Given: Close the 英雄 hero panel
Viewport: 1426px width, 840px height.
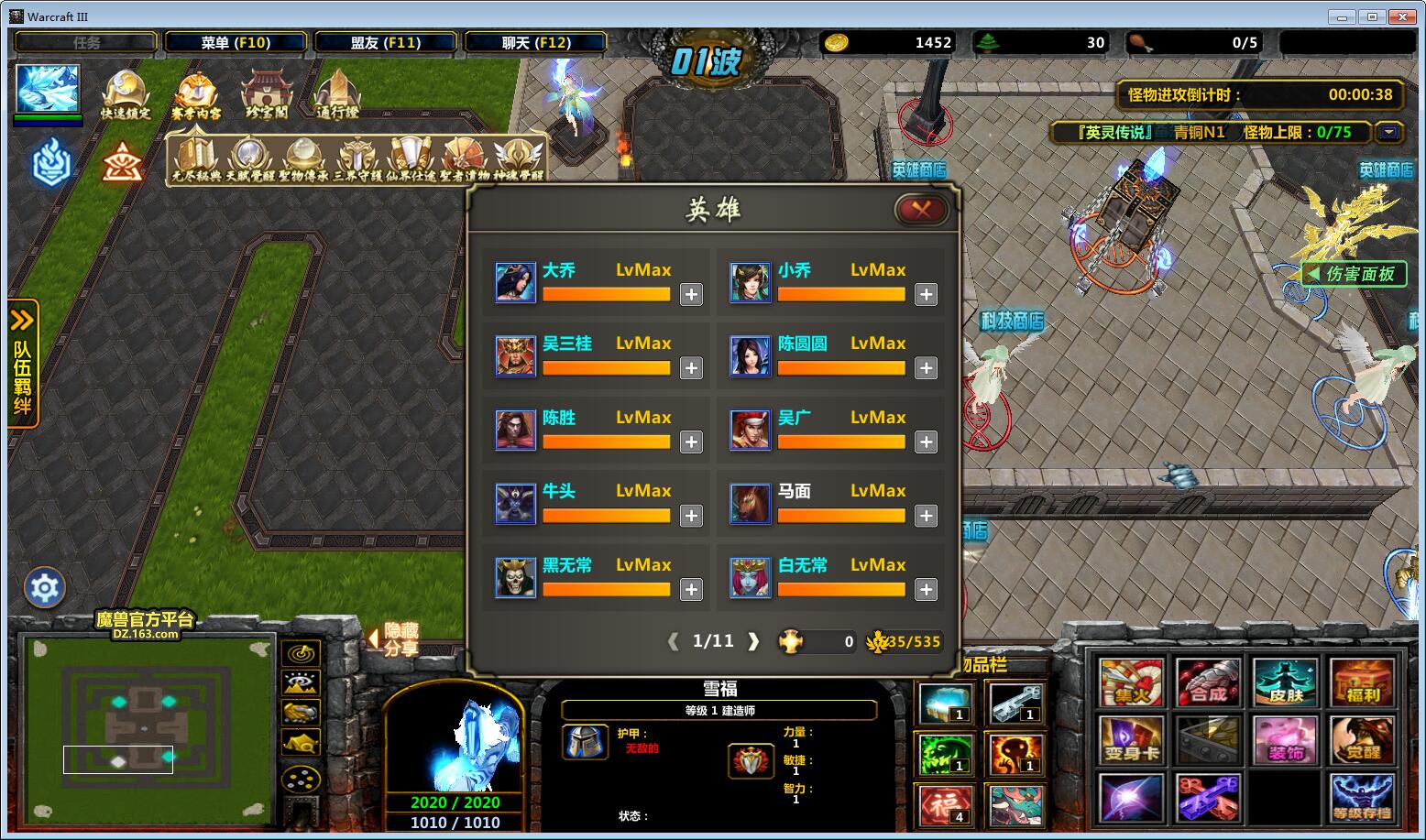Looking at the screenshot, I should pyautogui.click(x=921, y=210).
